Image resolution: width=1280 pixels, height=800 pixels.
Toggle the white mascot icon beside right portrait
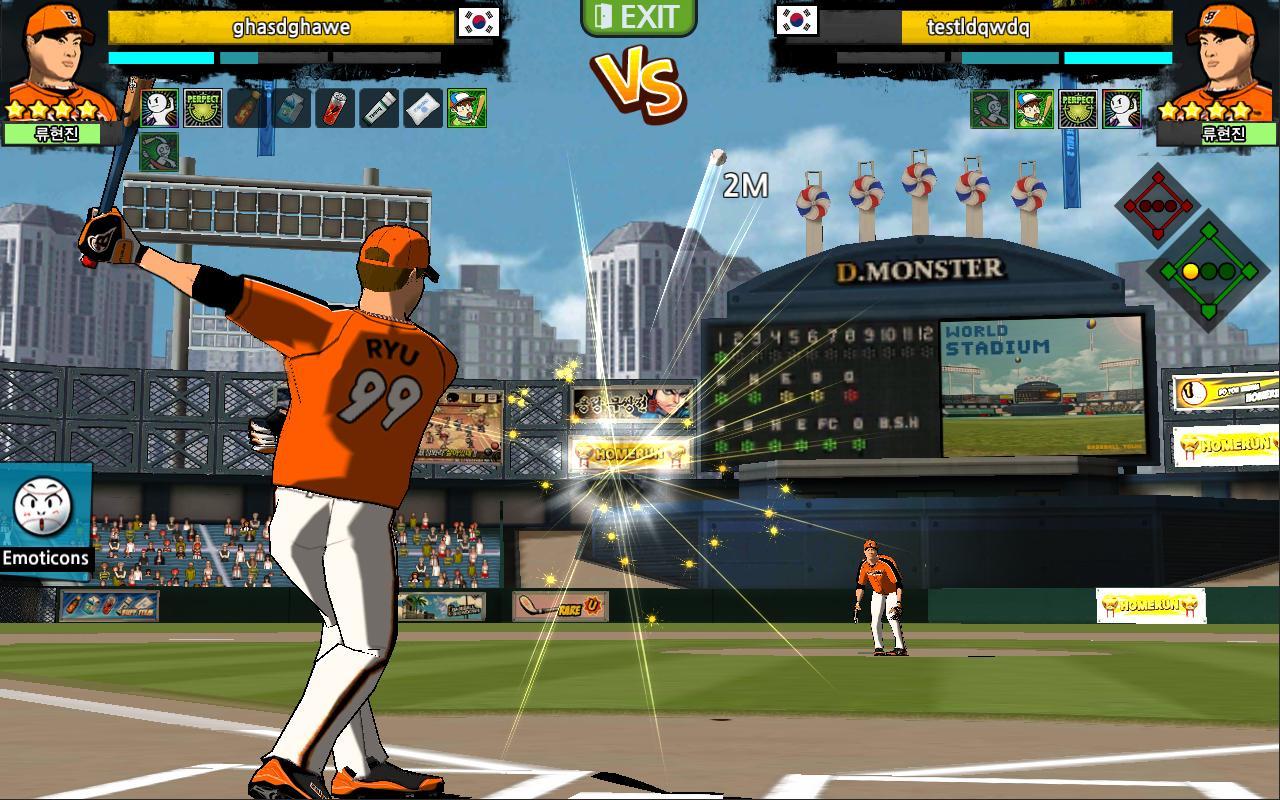1122,108
